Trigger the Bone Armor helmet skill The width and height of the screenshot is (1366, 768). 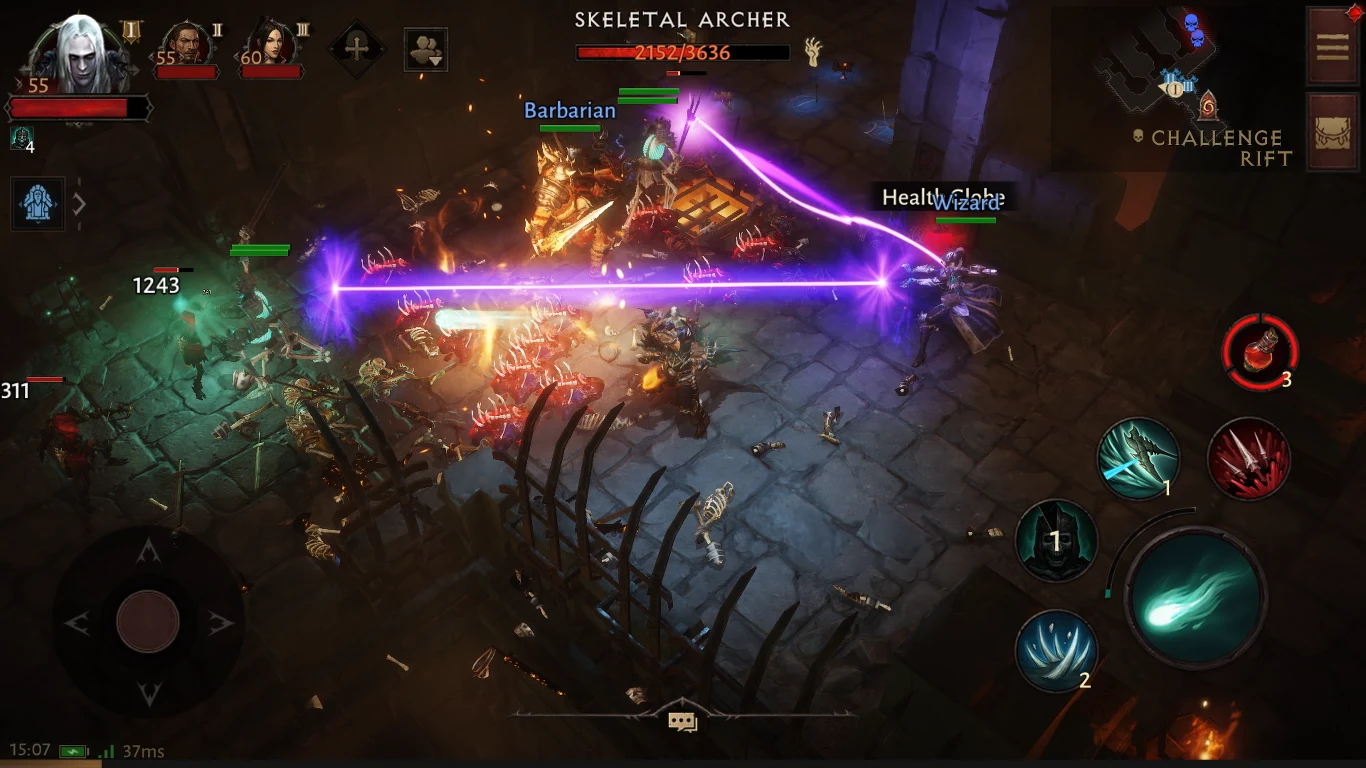pyautogui.click(x=1055, y=541)
